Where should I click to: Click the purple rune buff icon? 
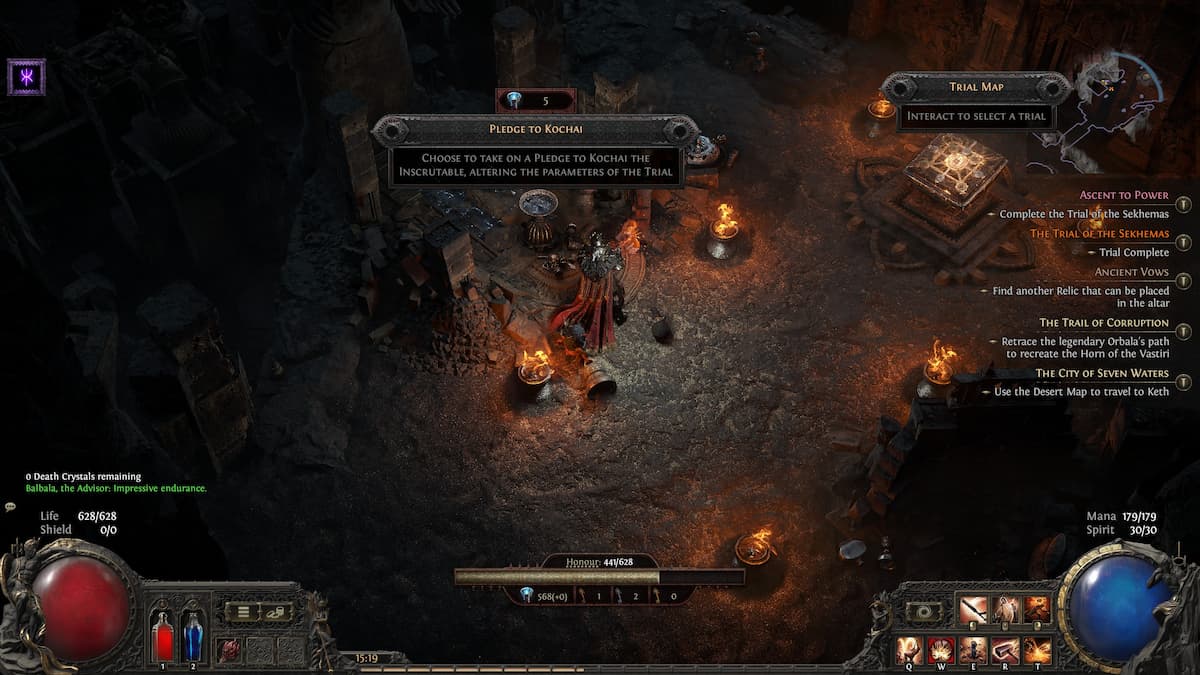pyautogui.click(x=26, y=77)
